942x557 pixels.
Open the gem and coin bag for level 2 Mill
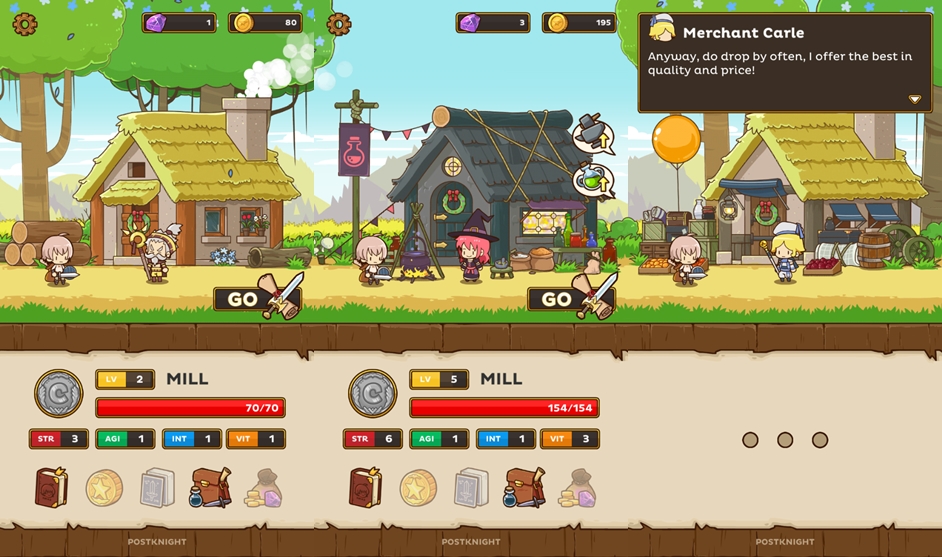265,489
